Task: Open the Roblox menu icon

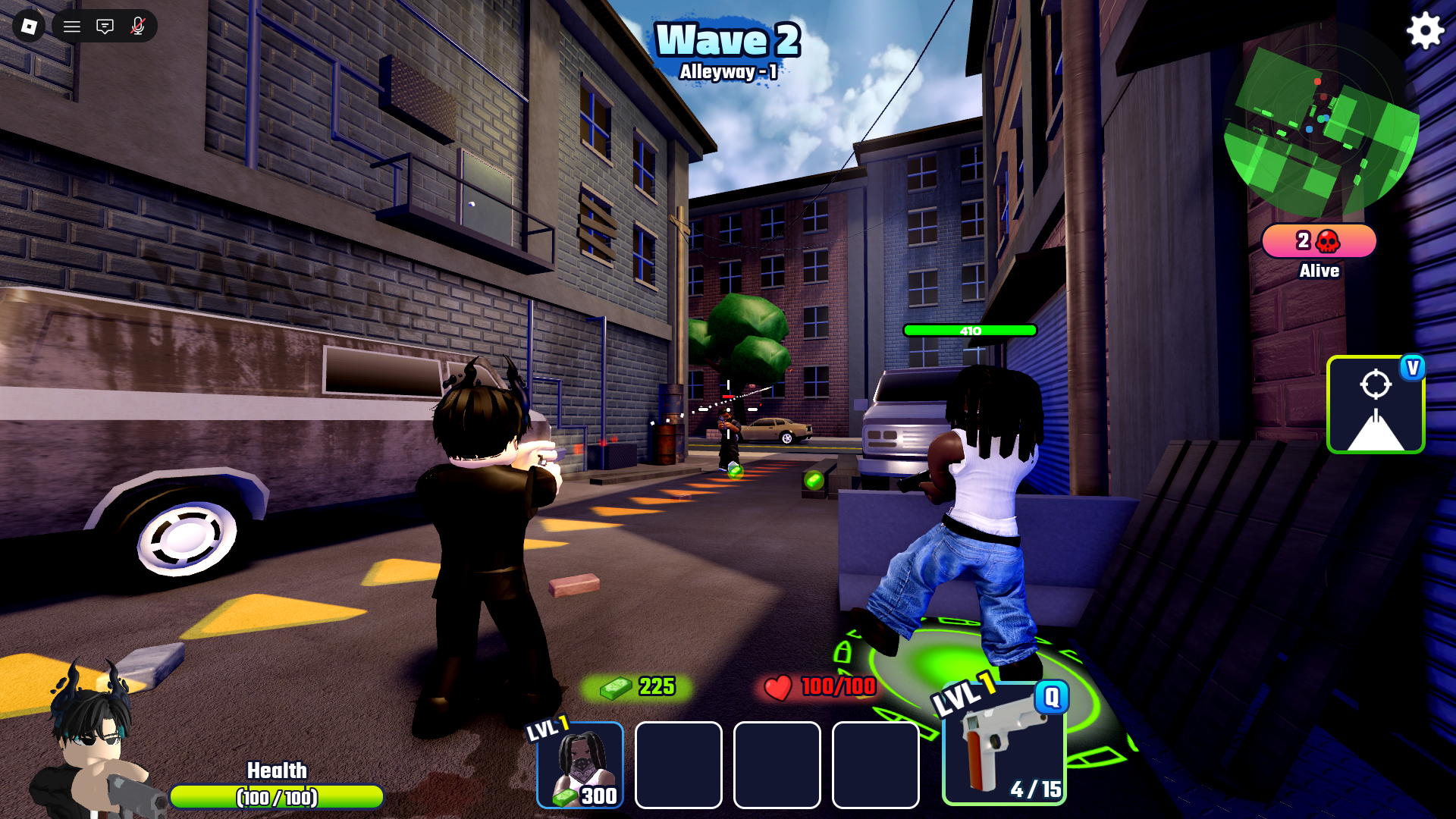Action: coord(29,27)
